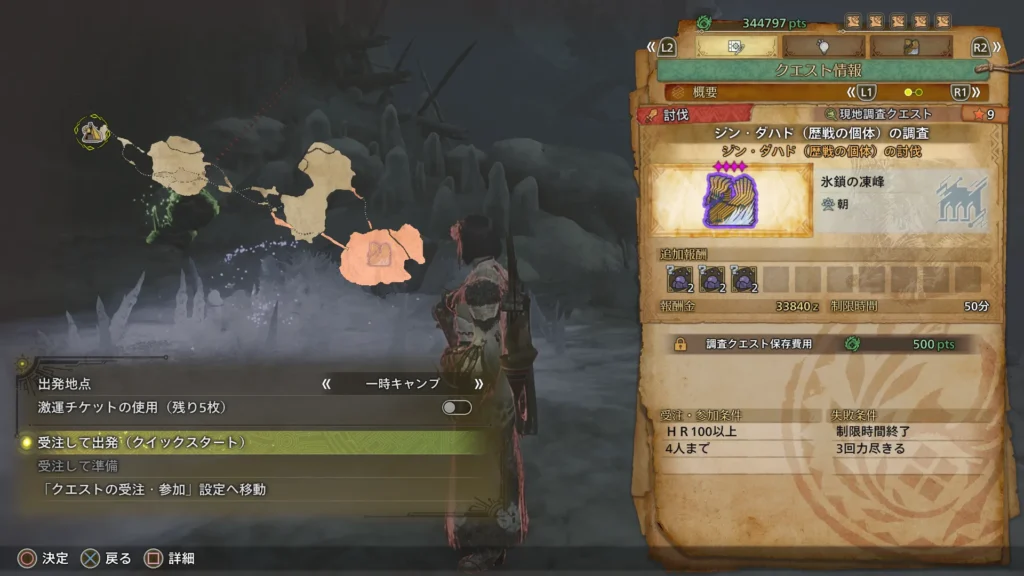Click the 概要 page header bar
The image size is (1024, 576).
tap(818, 92)
